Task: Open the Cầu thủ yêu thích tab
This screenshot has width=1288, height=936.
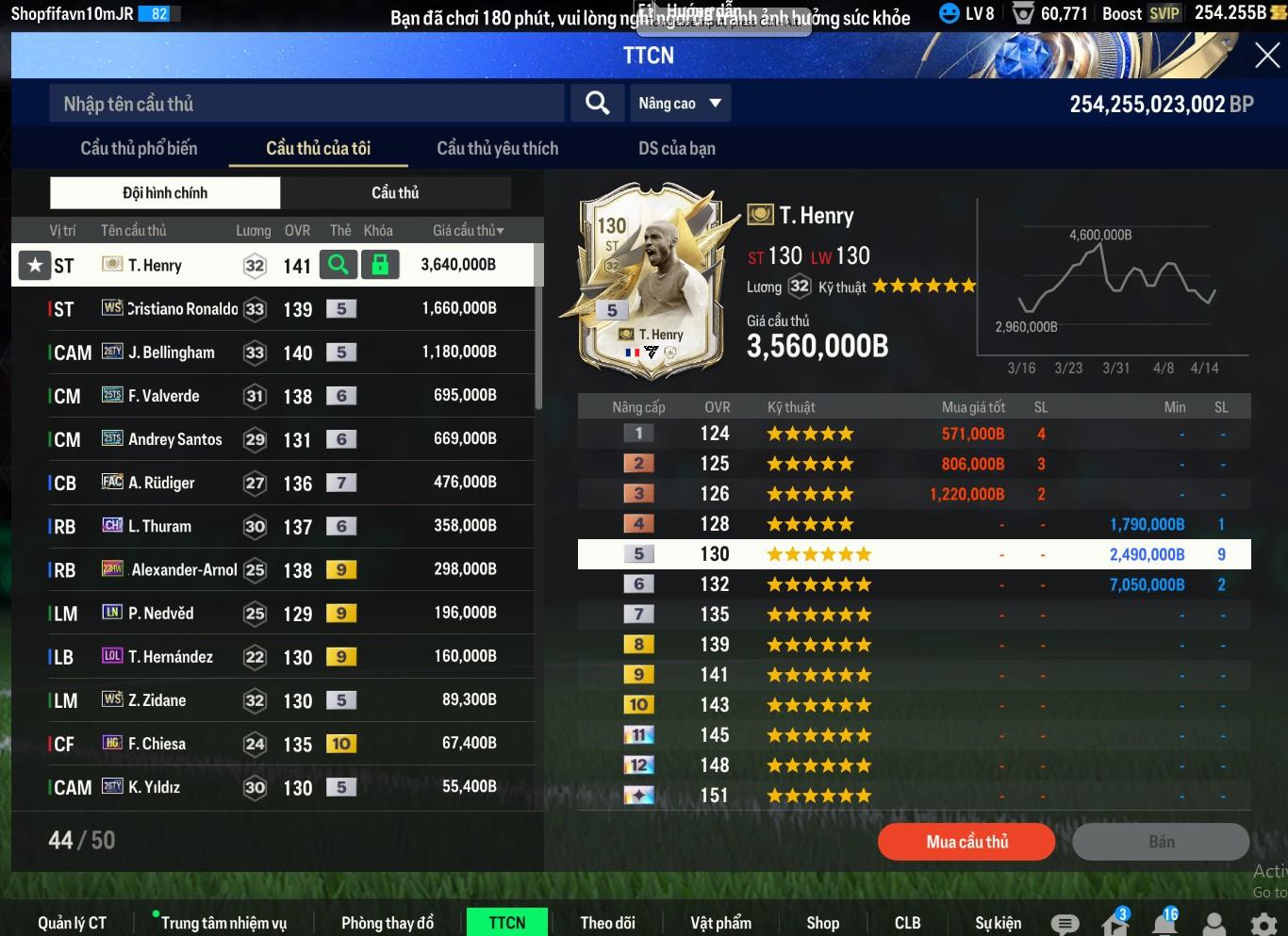Action: pos(497,149)
